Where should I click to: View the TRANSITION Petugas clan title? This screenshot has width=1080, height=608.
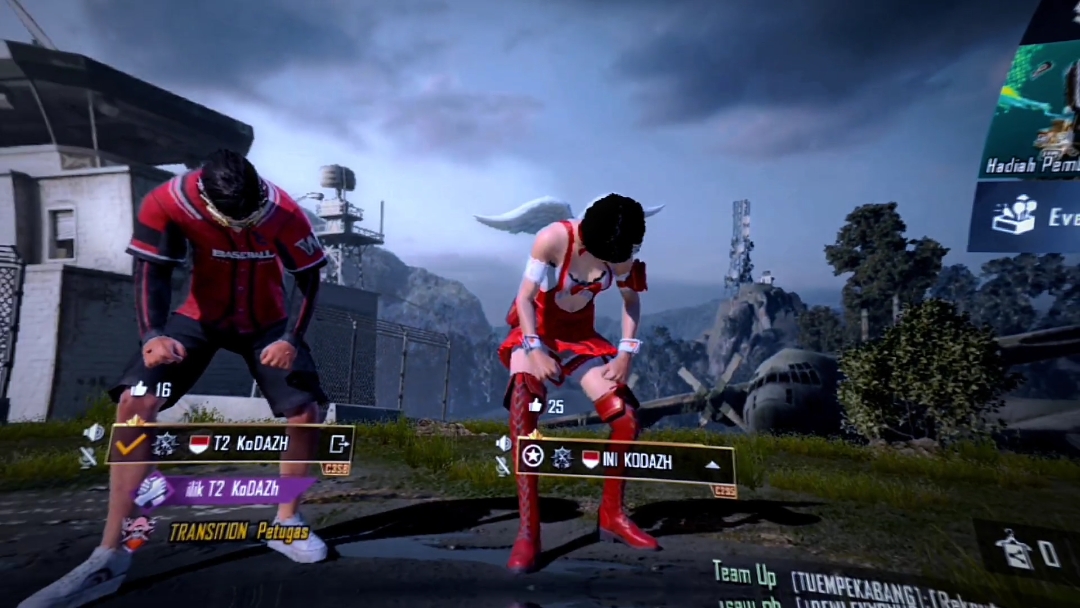(x=238, y=532)
